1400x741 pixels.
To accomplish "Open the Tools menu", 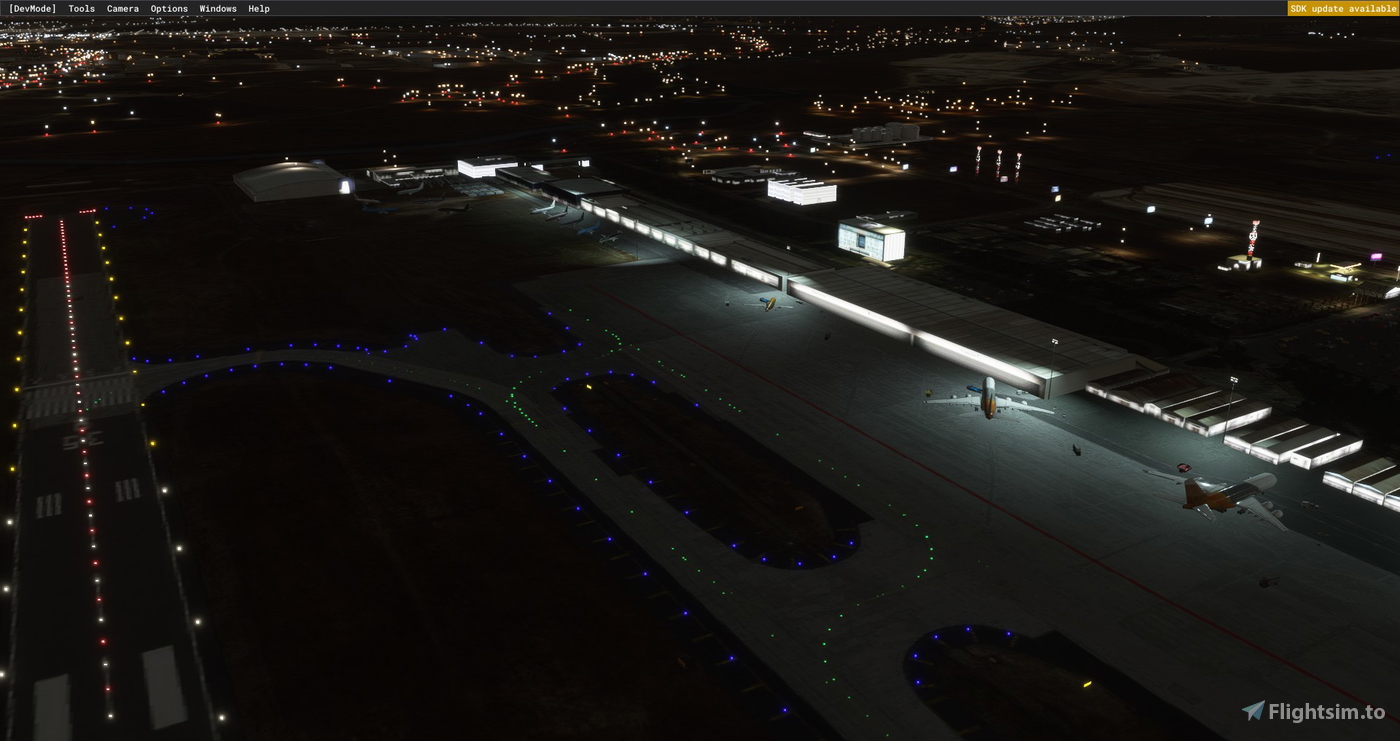I will pyautogui.click(x=80, y=8).
